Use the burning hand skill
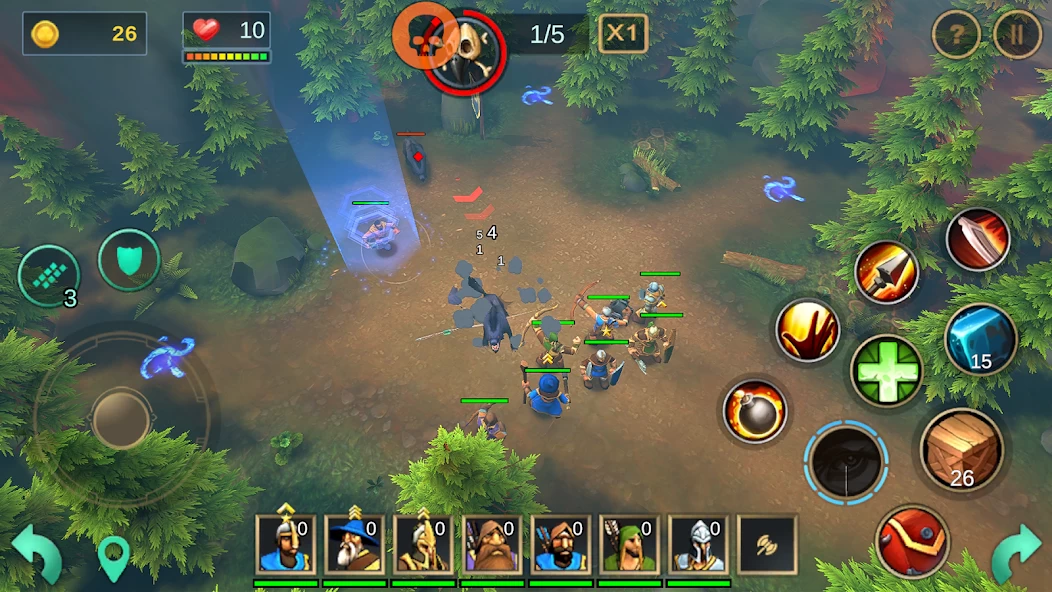 [808, 330]
